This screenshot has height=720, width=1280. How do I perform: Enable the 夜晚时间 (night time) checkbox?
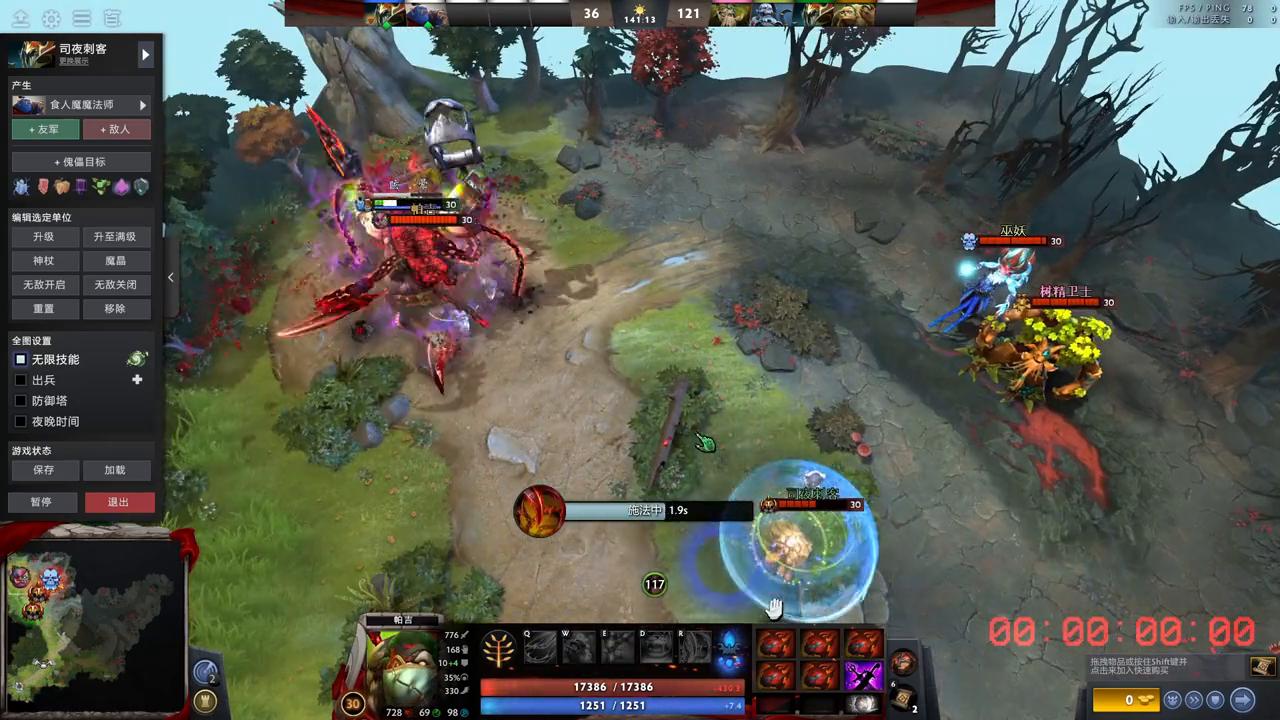click(21, 421)
